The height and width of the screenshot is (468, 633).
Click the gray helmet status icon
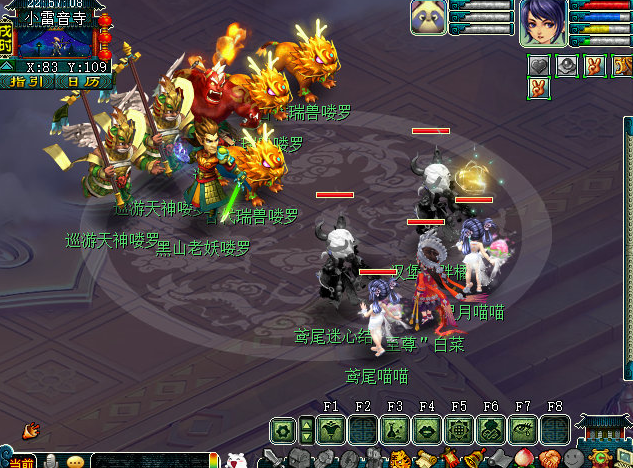[565, 66]
